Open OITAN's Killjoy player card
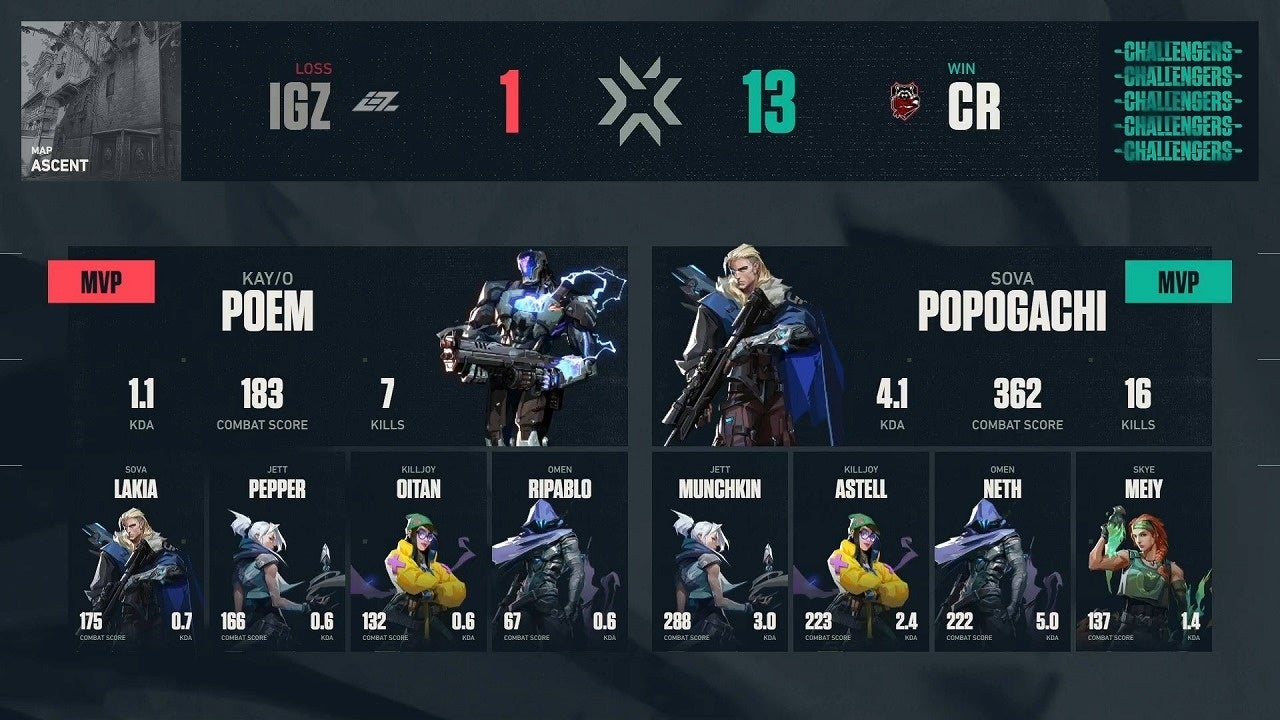1280x720 pixels. coord(417,552)
